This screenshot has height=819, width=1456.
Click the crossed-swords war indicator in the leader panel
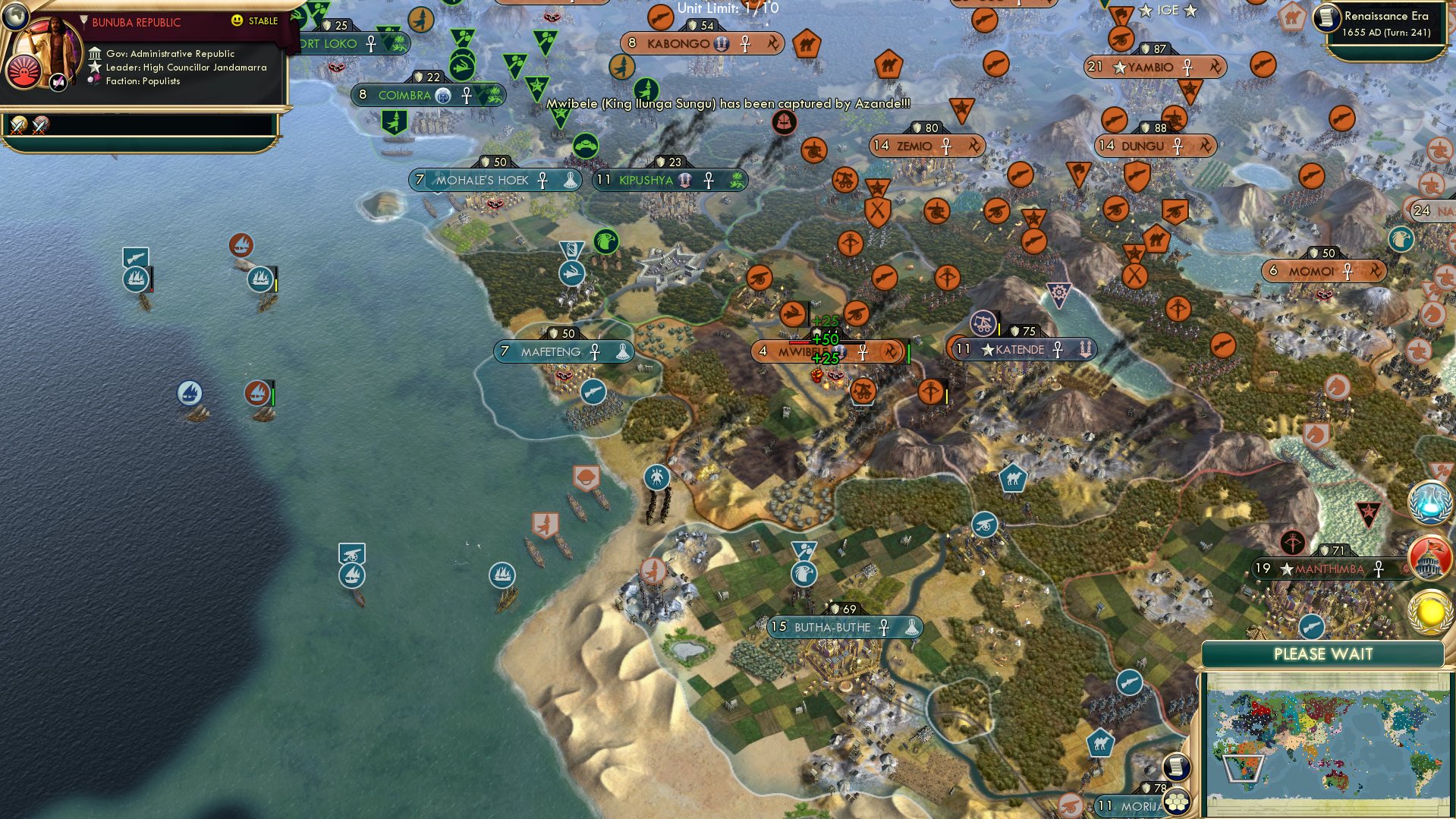click(x=18, y=127)
